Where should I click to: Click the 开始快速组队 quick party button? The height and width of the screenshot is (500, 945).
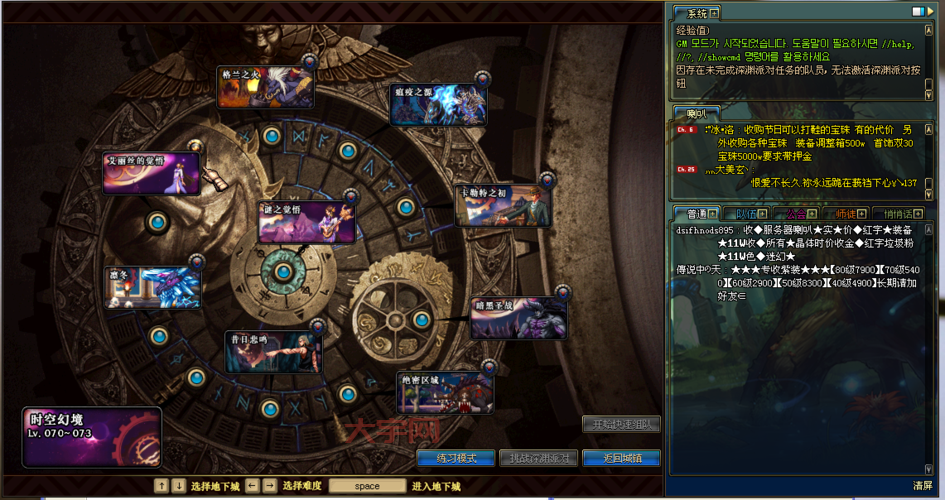click(x=621, y=424)
